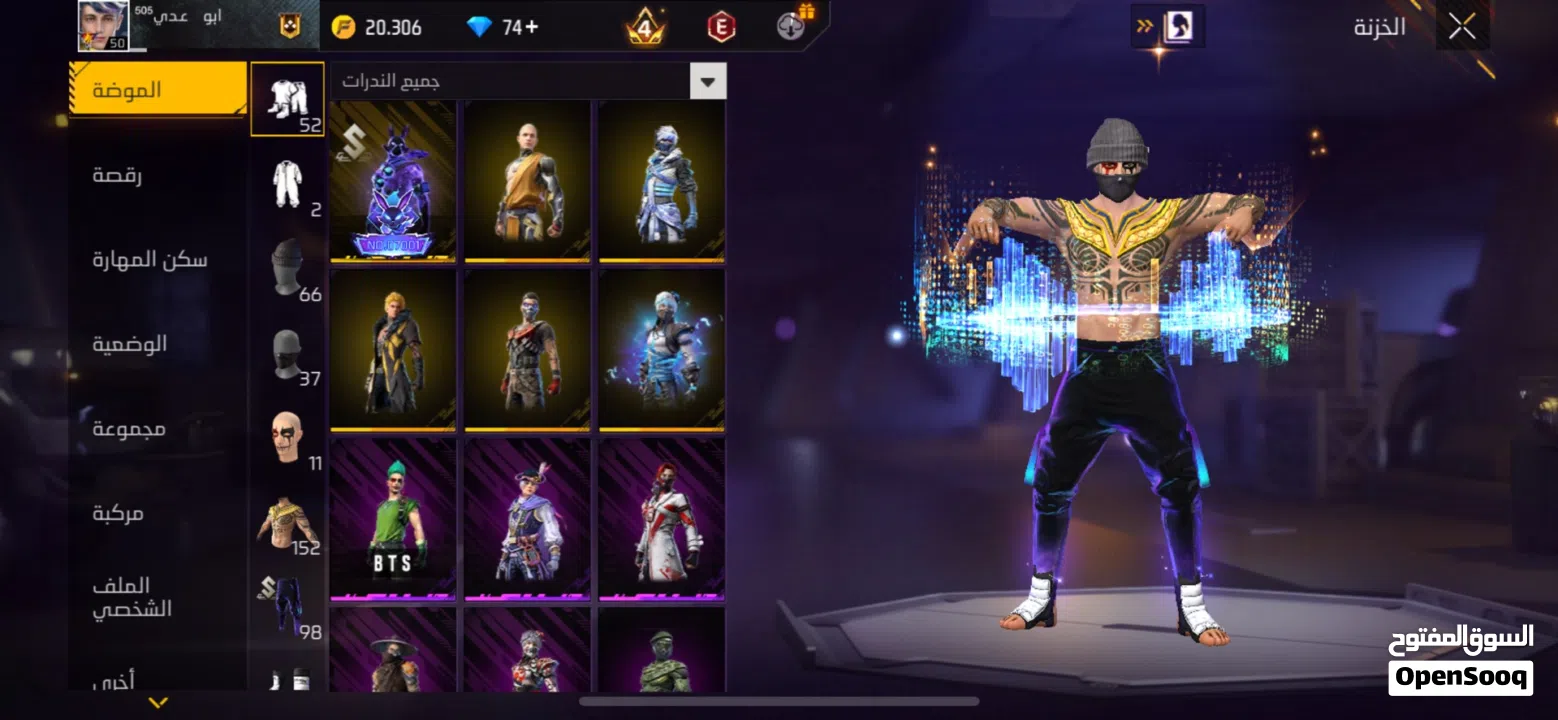The height and width of the screenshot is (720, 1558).
Task: Close the vault with the X button
Action: 1461,28
